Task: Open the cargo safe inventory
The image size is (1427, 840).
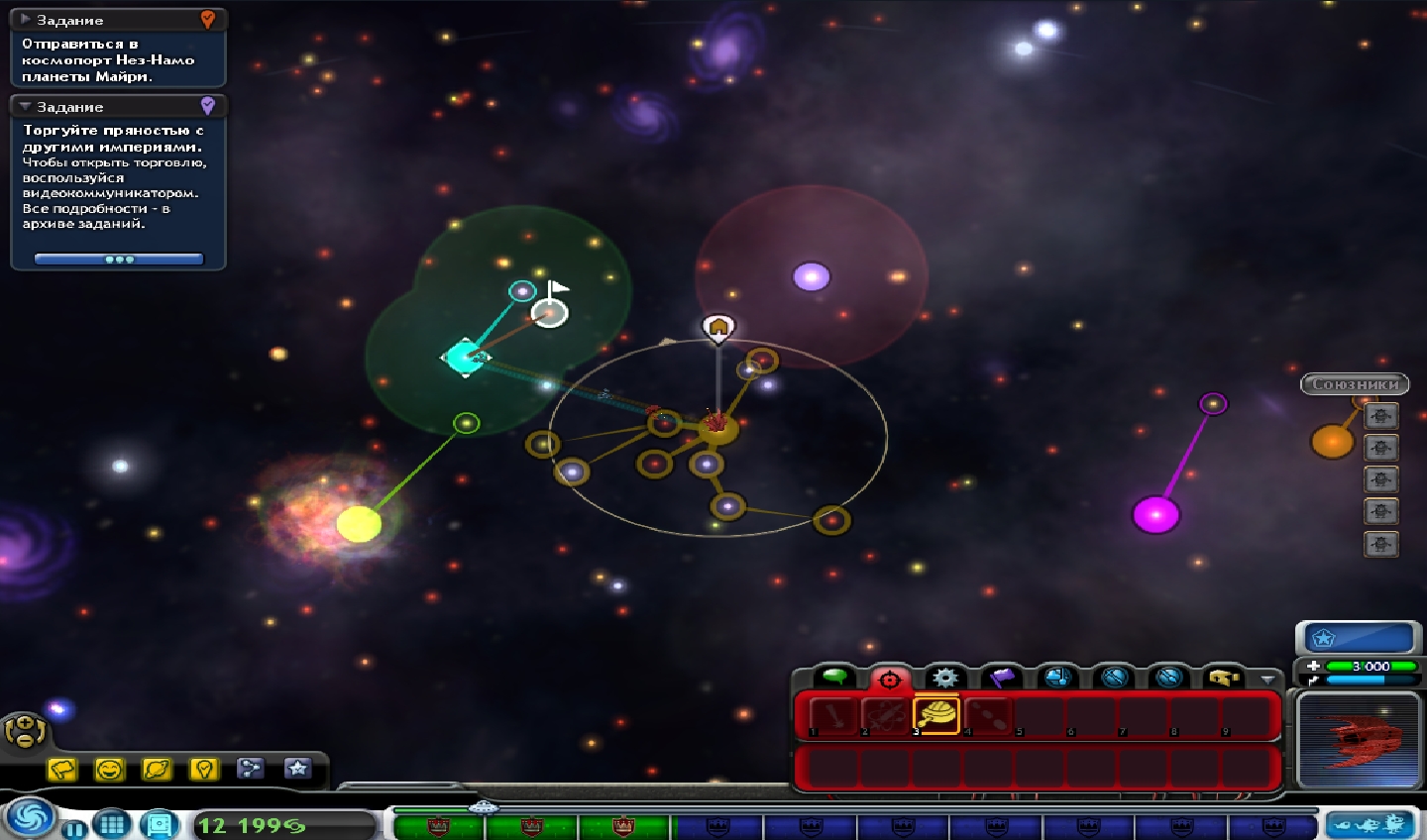Action: (160, 824)
